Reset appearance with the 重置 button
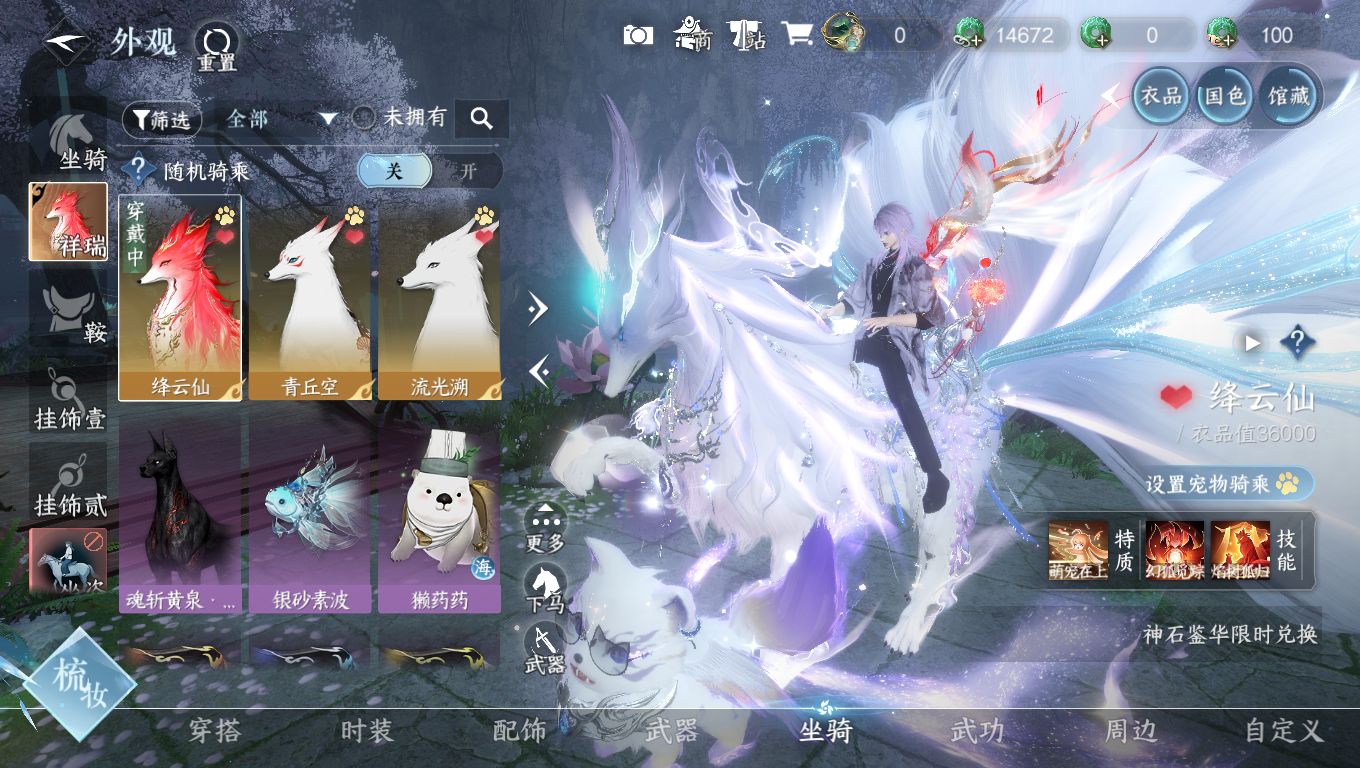 pos(215,46)
